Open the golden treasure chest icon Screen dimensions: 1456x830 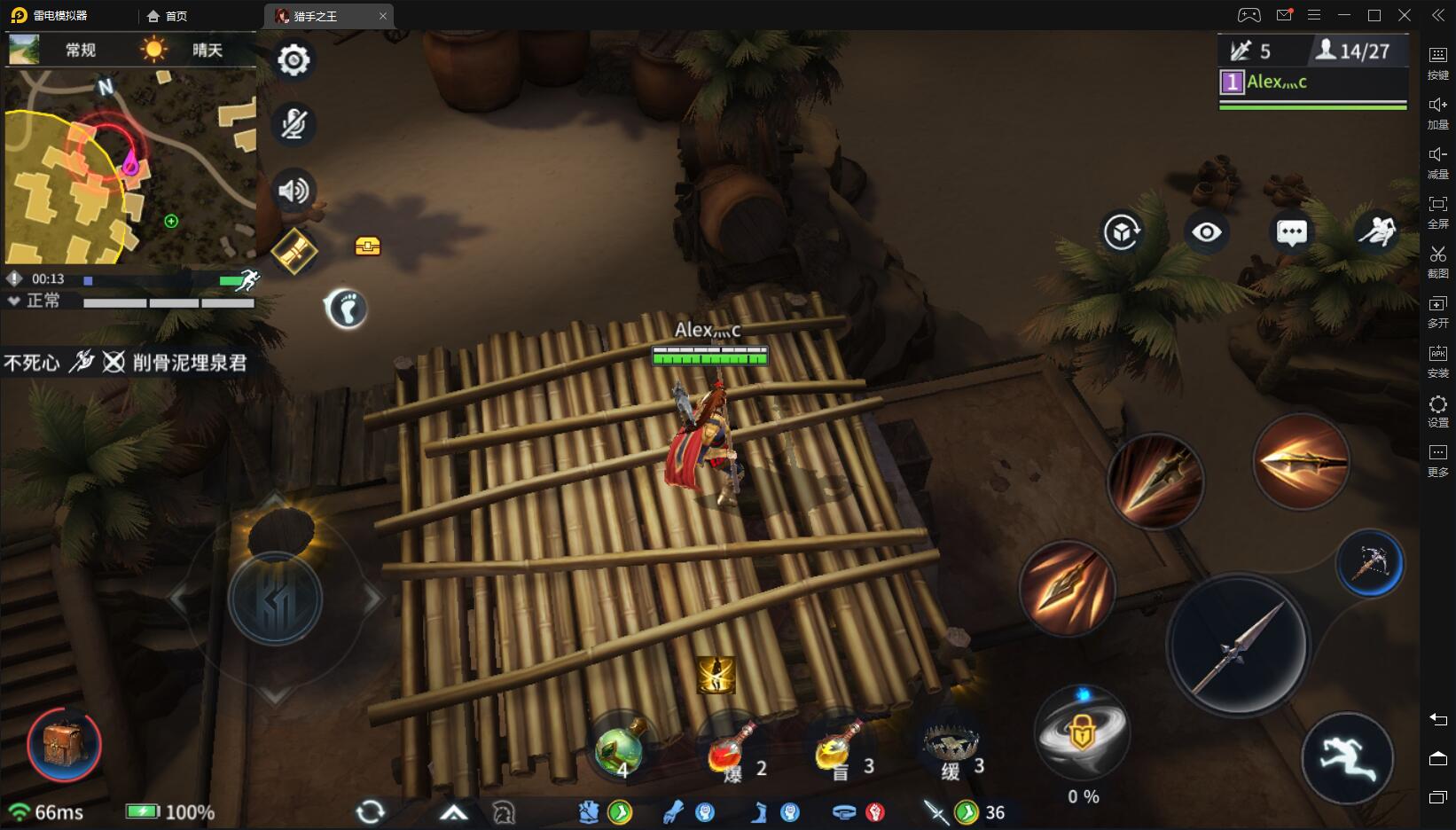point(367,247)
